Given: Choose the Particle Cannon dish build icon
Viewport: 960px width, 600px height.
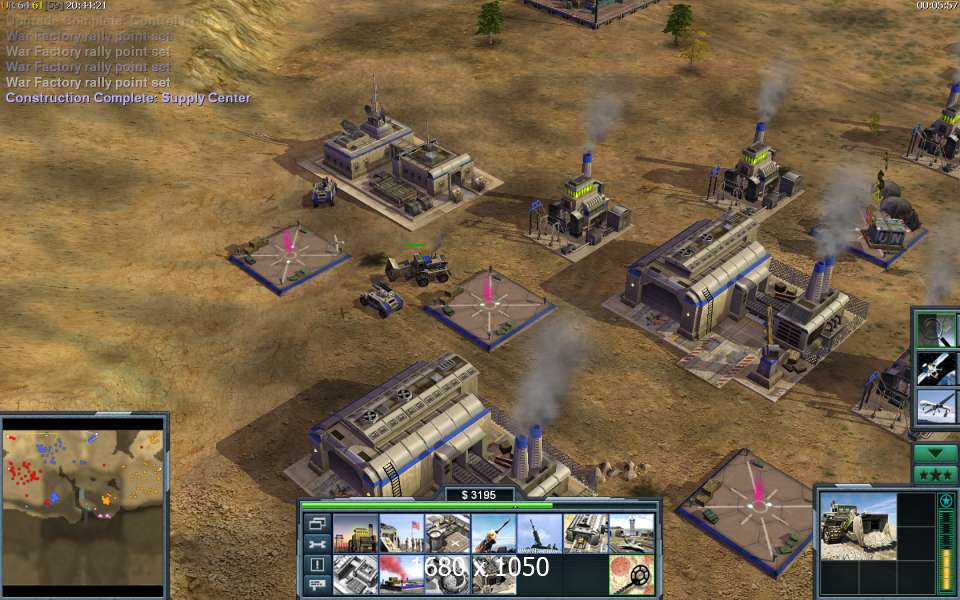Looking at the screenshot, I should click(x=447, y=575).
